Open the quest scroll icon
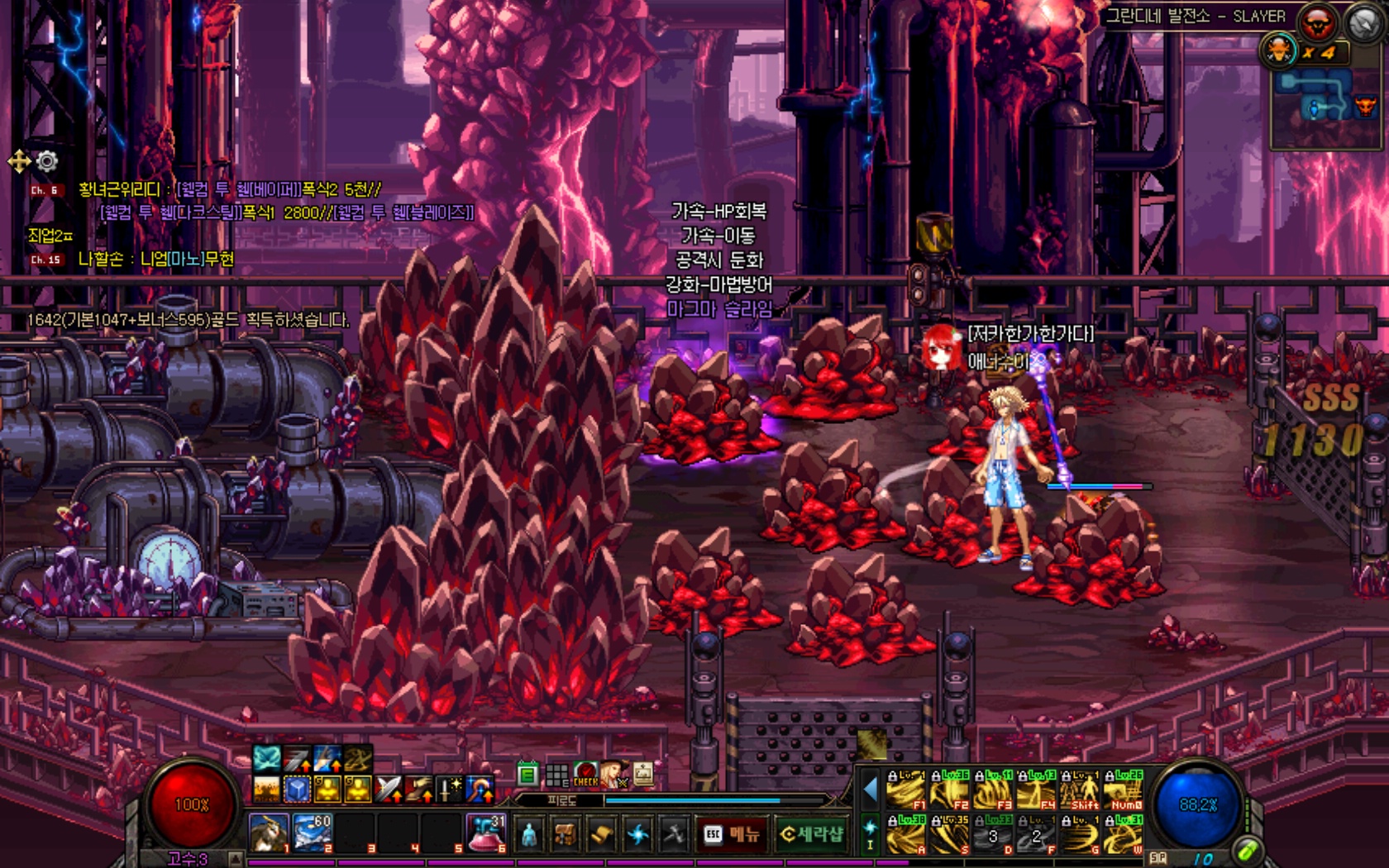Screen dimensions: 1389x868 click(602, 835)
